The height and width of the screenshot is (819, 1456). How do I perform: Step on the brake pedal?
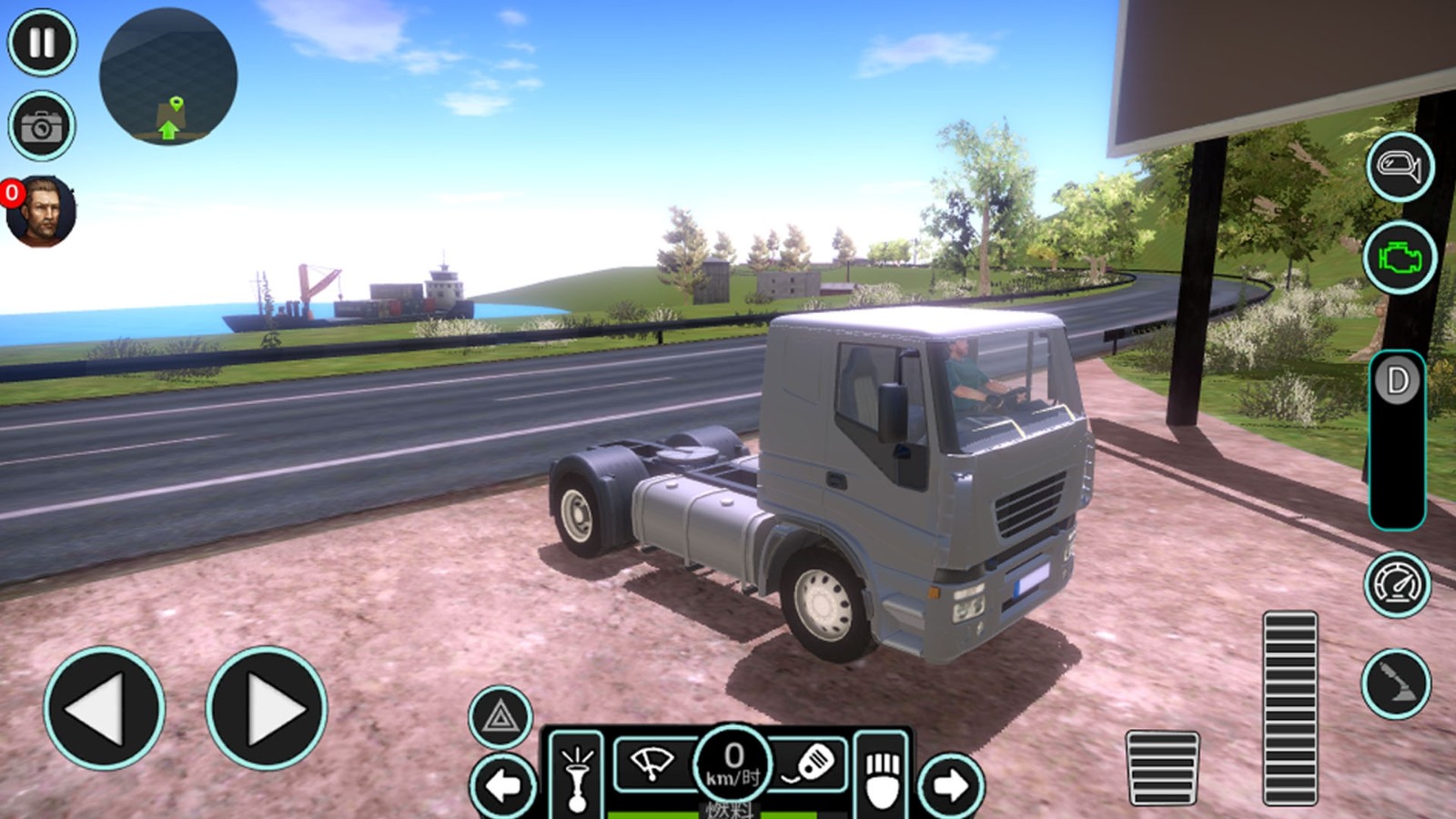[x=1162, y=767]
